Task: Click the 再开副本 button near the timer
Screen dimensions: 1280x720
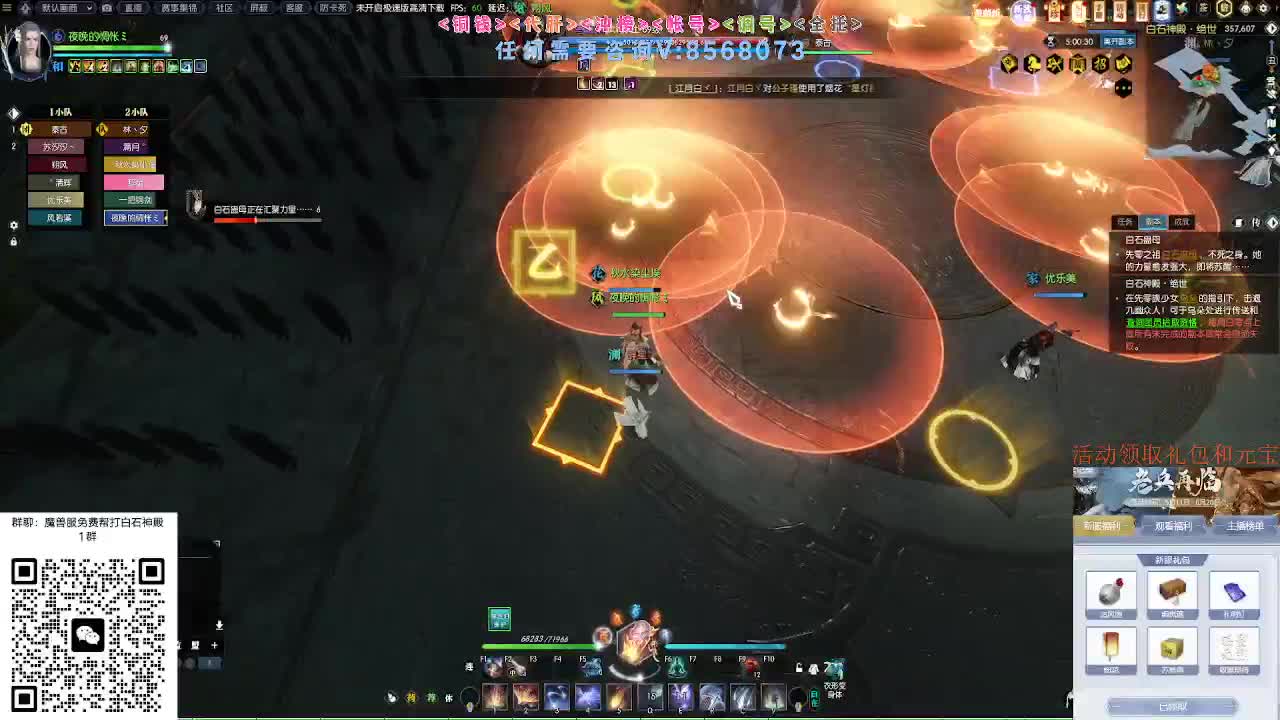Action: tap(1118, 40)
